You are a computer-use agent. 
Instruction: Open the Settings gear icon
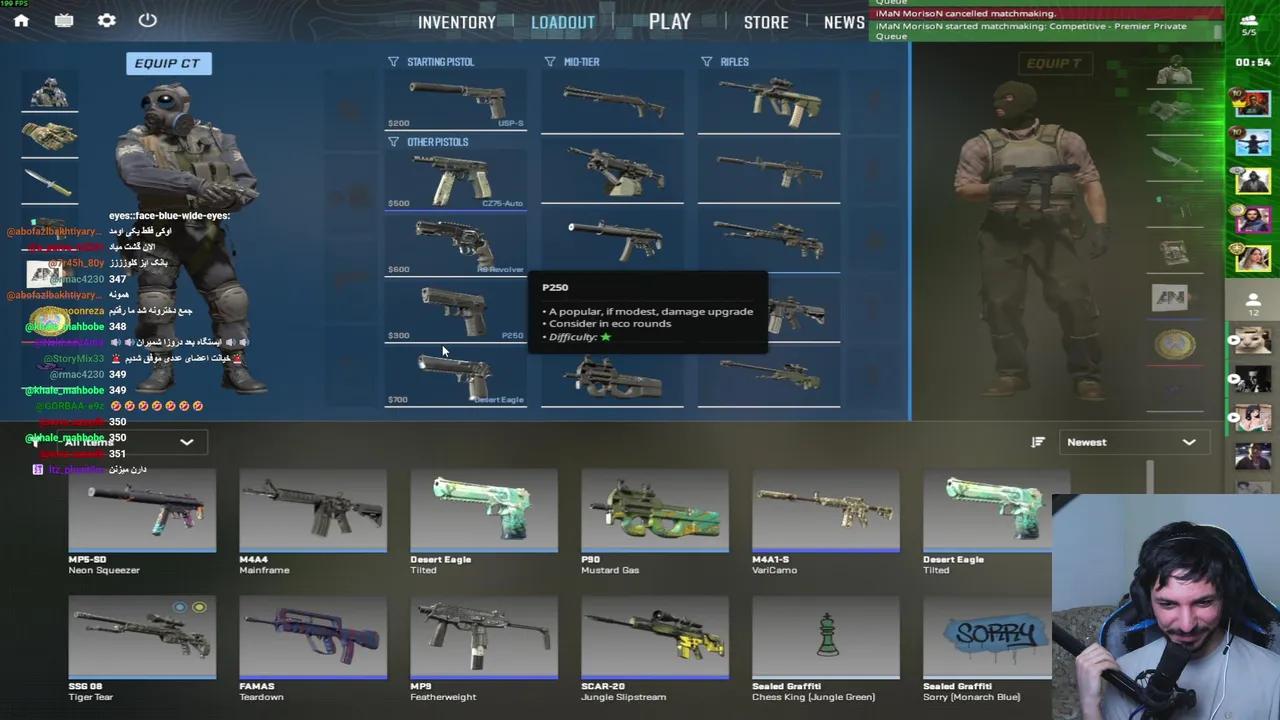click(106, 20)
